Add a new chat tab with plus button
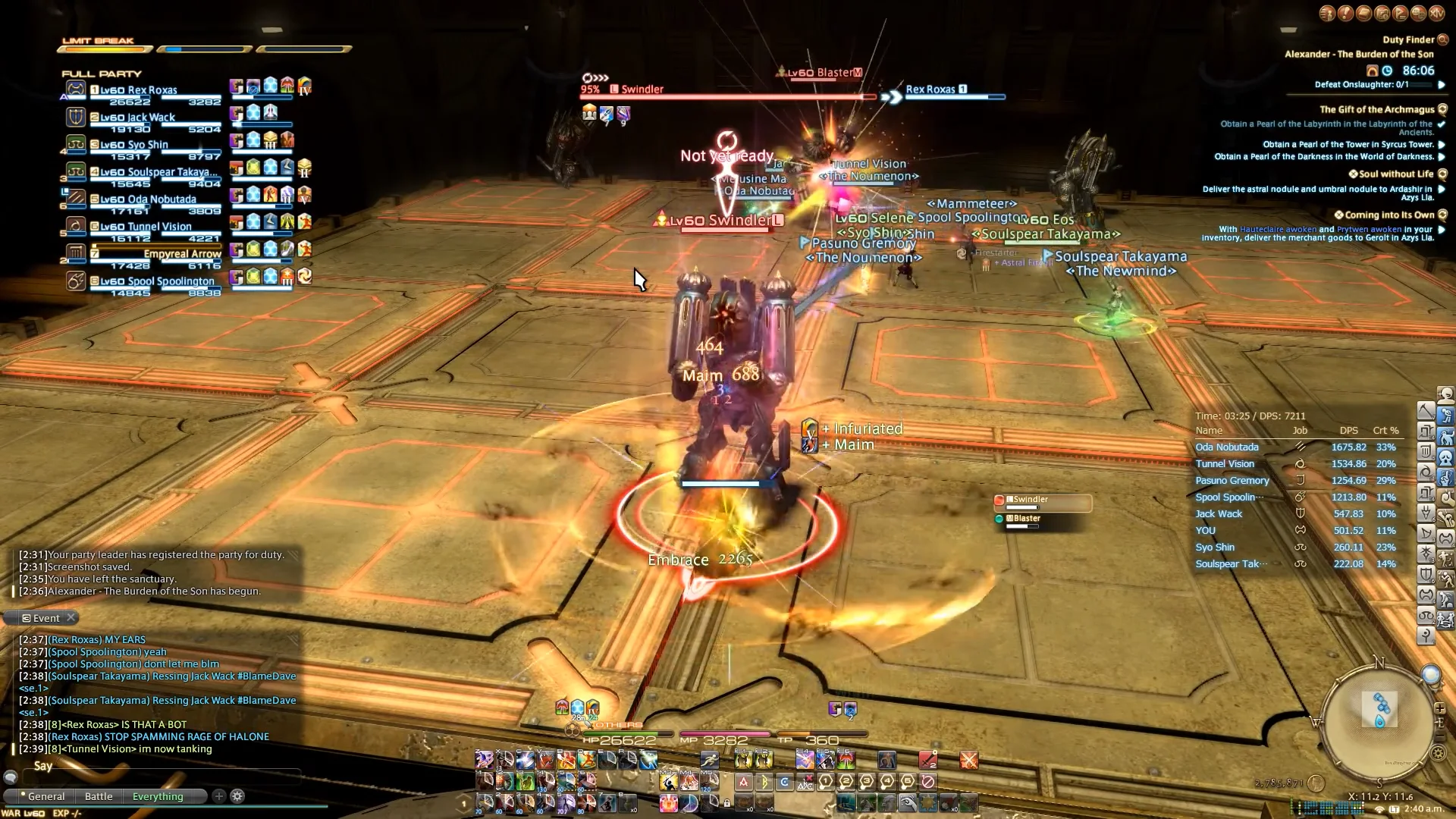The image size is (1456, 819). pyautogui.click(x=219, y=795)
